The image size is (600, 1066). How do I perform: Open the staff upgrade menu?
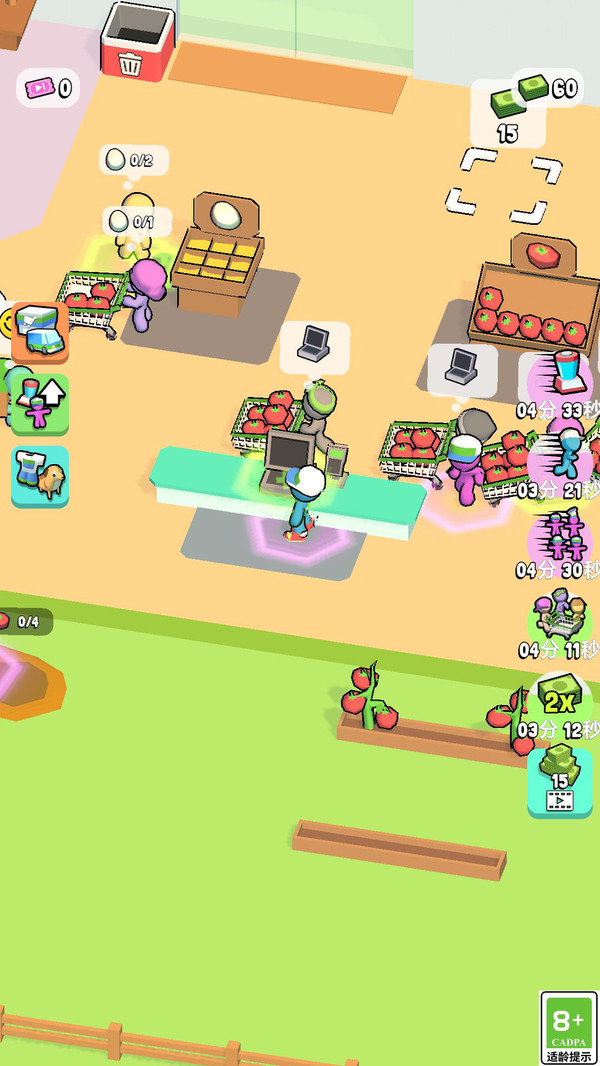(40, 404)
